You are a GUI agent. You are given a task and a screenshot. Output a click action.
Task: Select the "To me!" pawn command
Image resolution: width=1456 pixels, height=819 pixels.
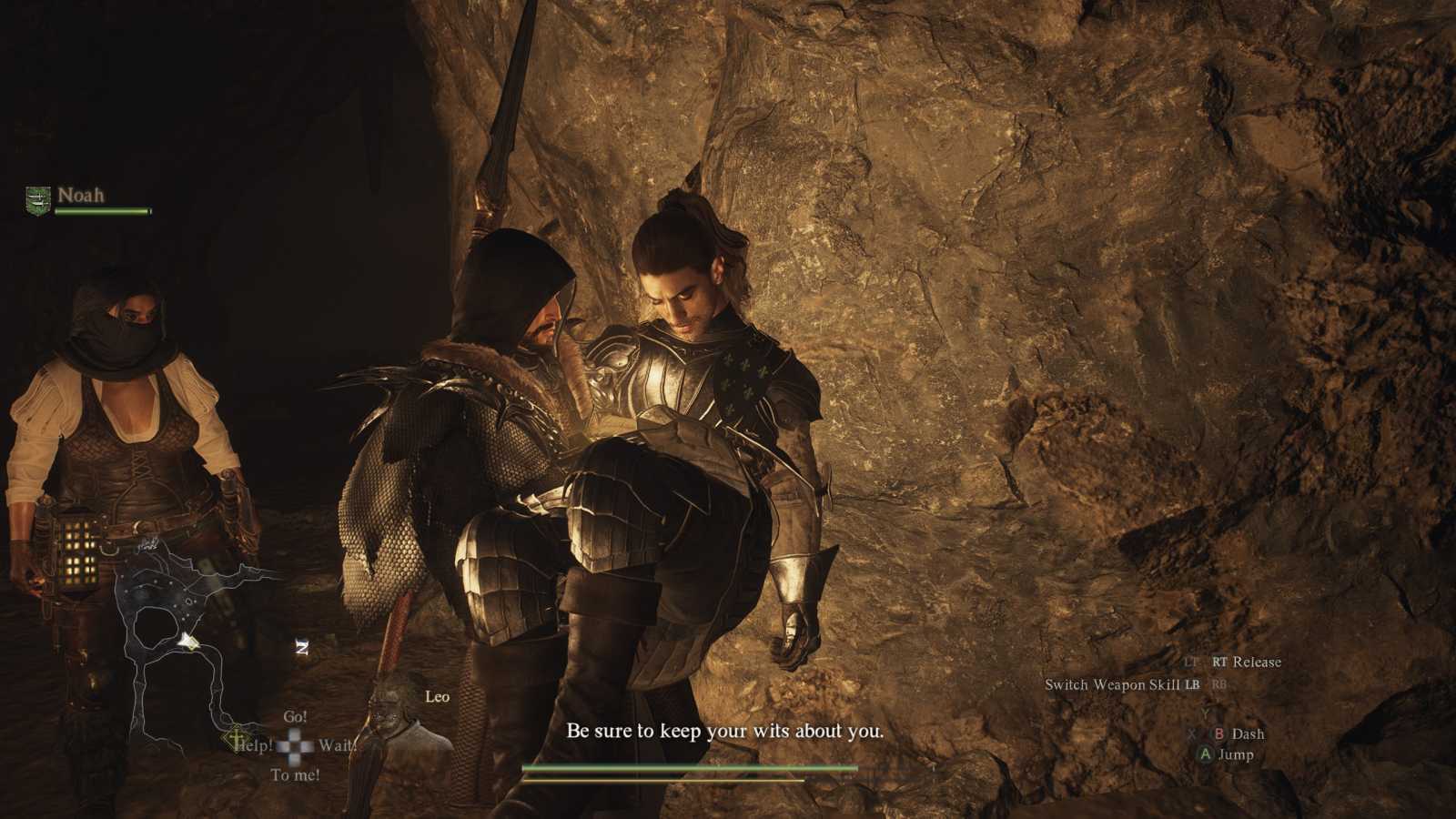pos(295,775)
